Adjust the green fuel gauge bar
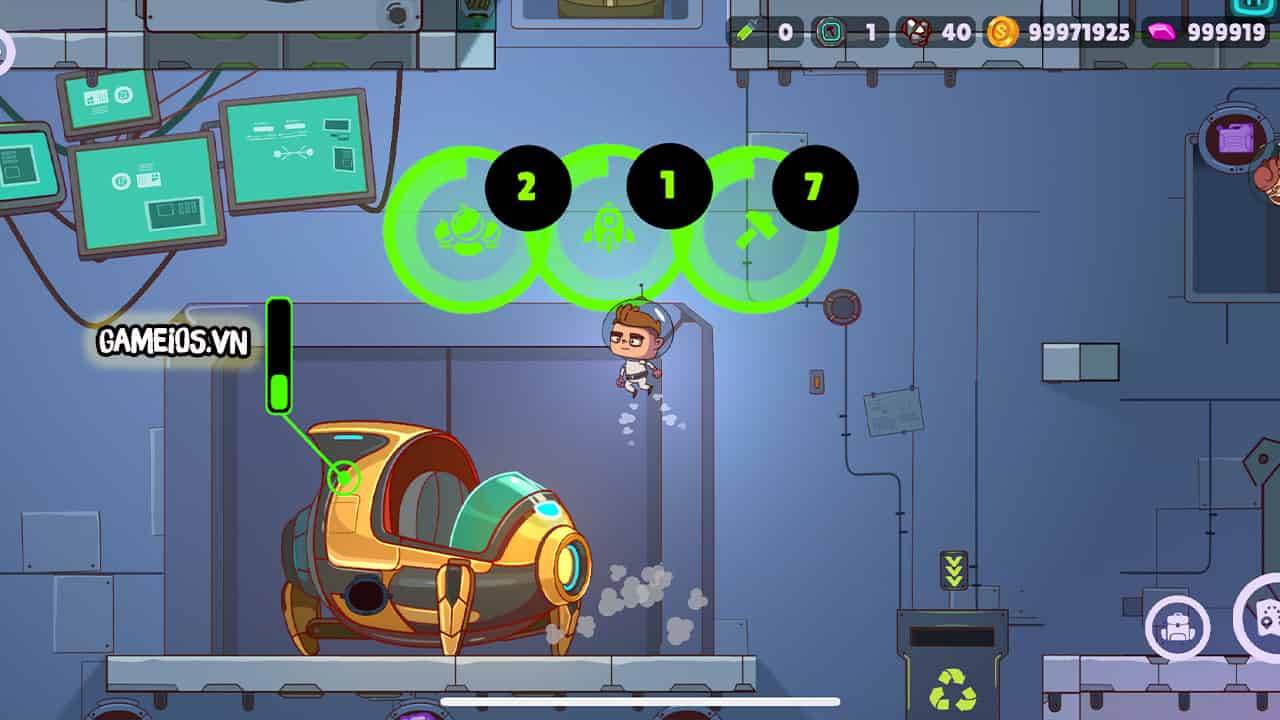The height and width of the screenshot is (720, 1280). click(278, 350)
